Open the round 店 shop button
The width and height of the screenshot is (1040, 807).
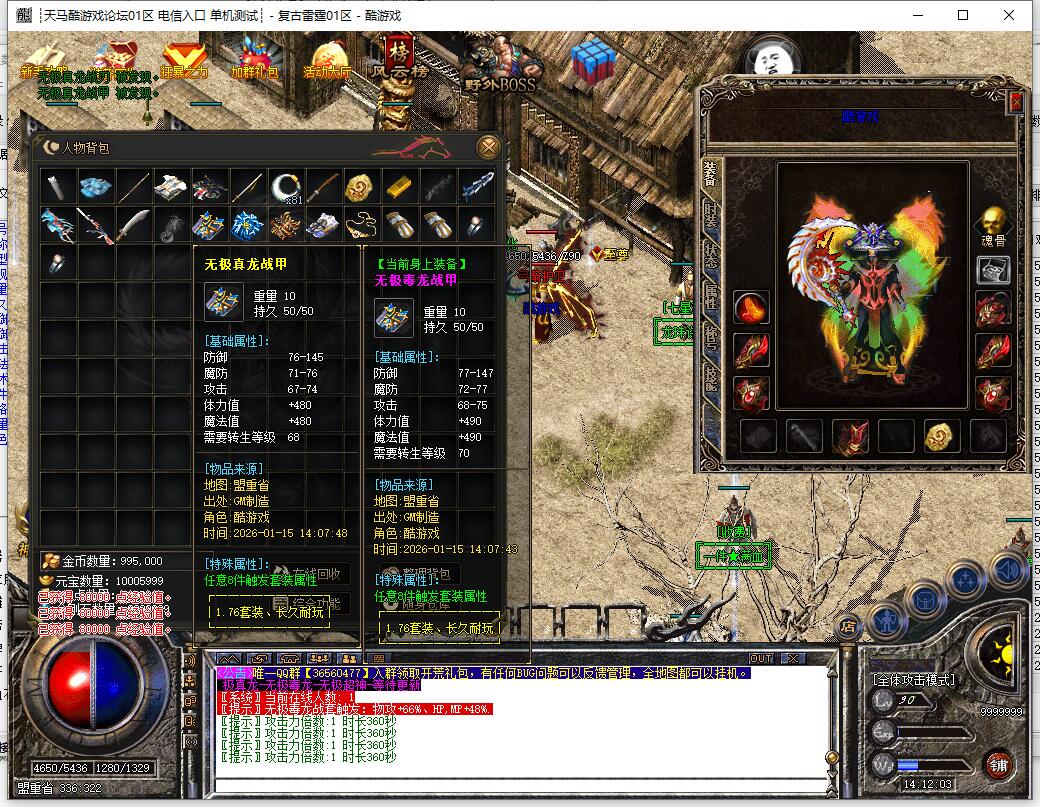pyautogui.click(x=848, y=627)
